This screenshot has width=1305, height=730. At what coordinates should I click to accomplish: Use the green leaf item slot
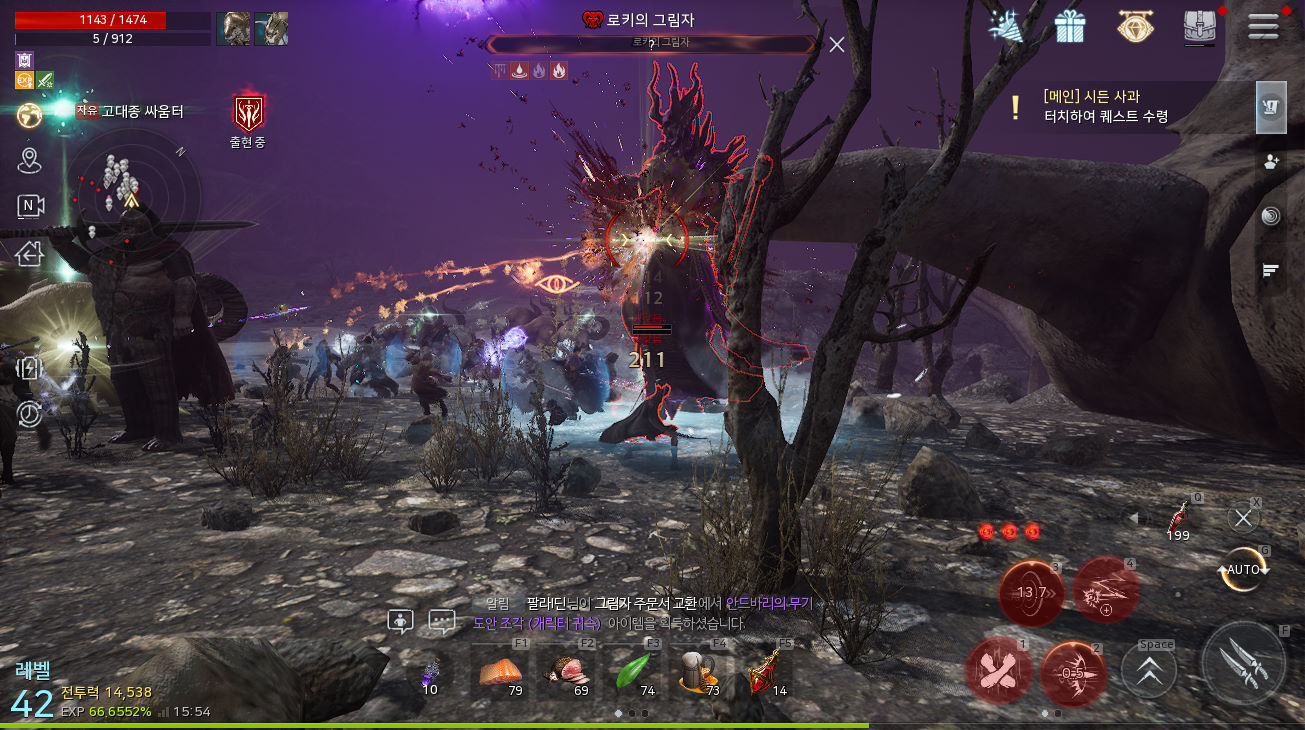(634, 672)
